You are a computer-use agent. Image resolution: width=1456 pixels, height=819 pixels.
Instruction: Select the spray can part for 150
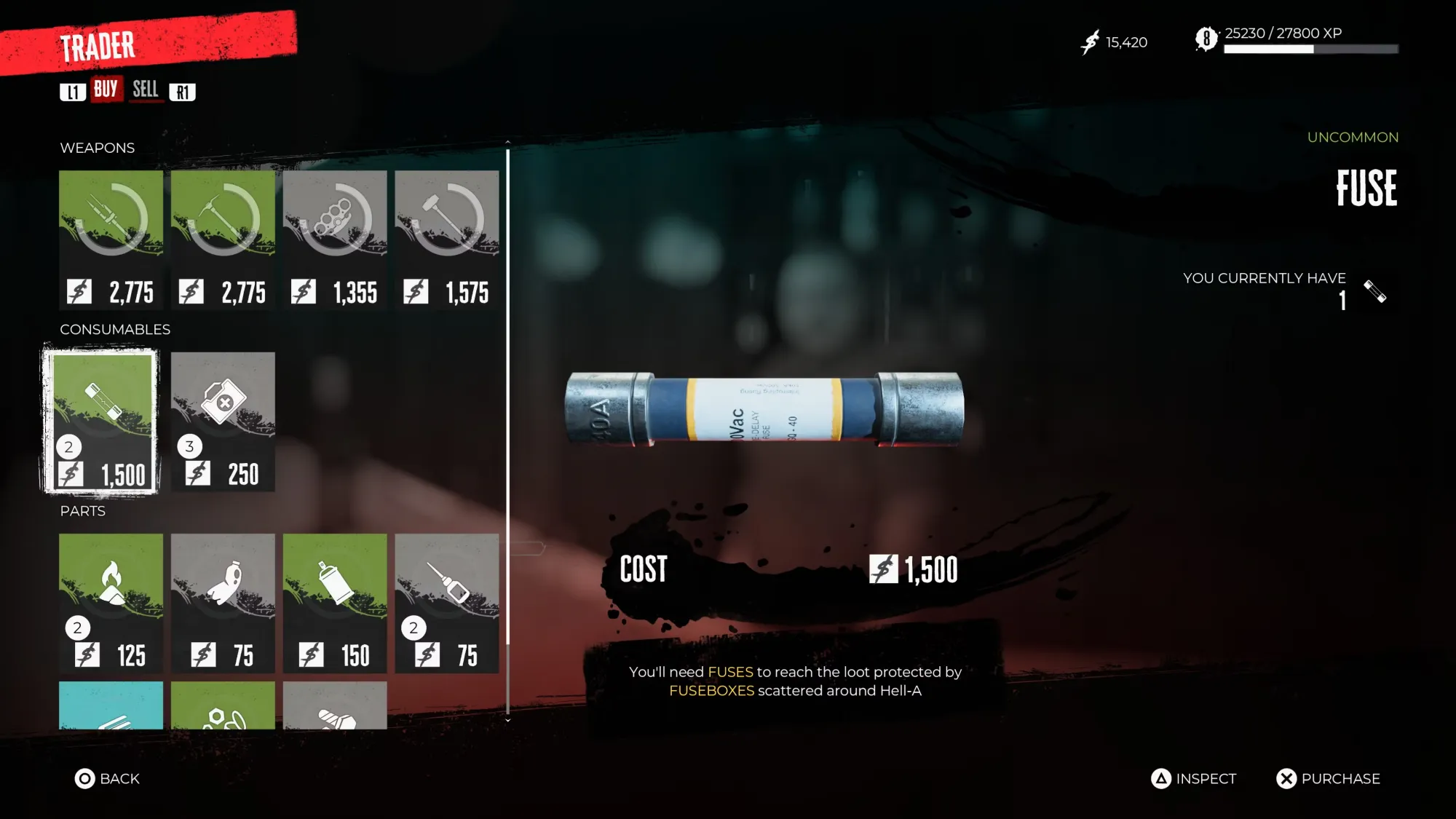tap(335, 602)
